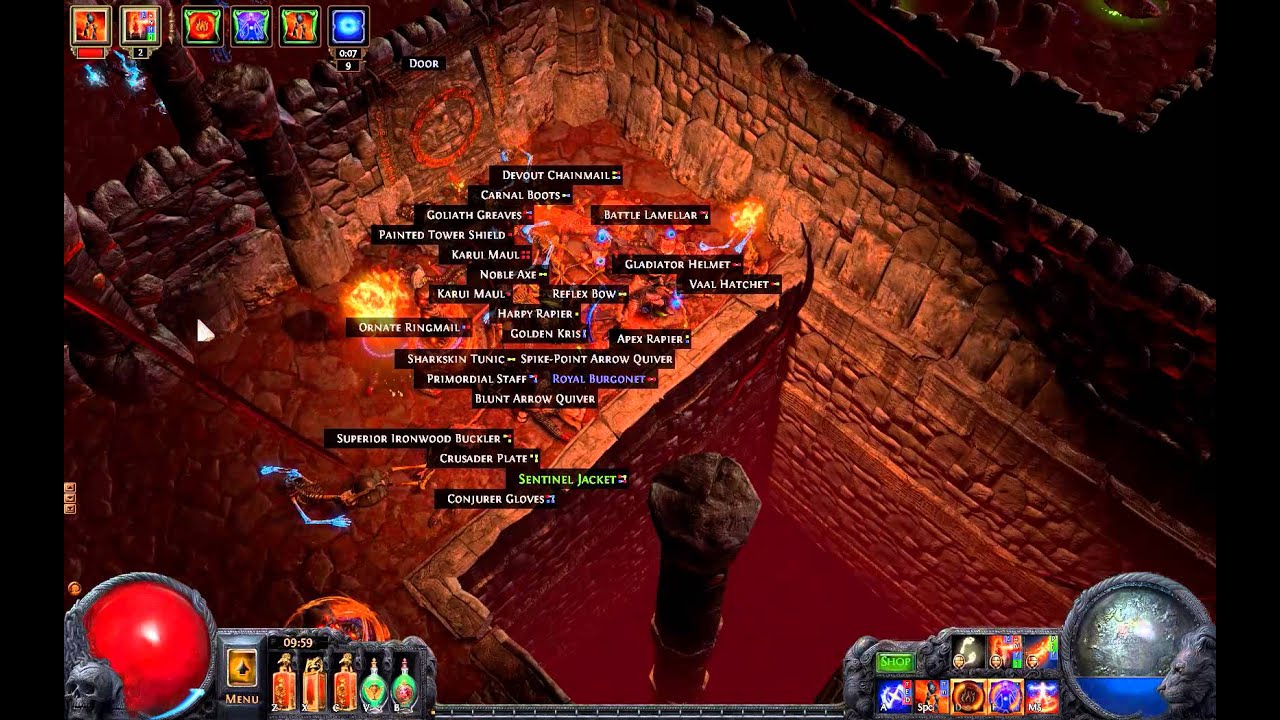Activate the blue lightning skill icon
Image resolution: width=1280 pixels, height=720 pixels.
pos(892,696)
